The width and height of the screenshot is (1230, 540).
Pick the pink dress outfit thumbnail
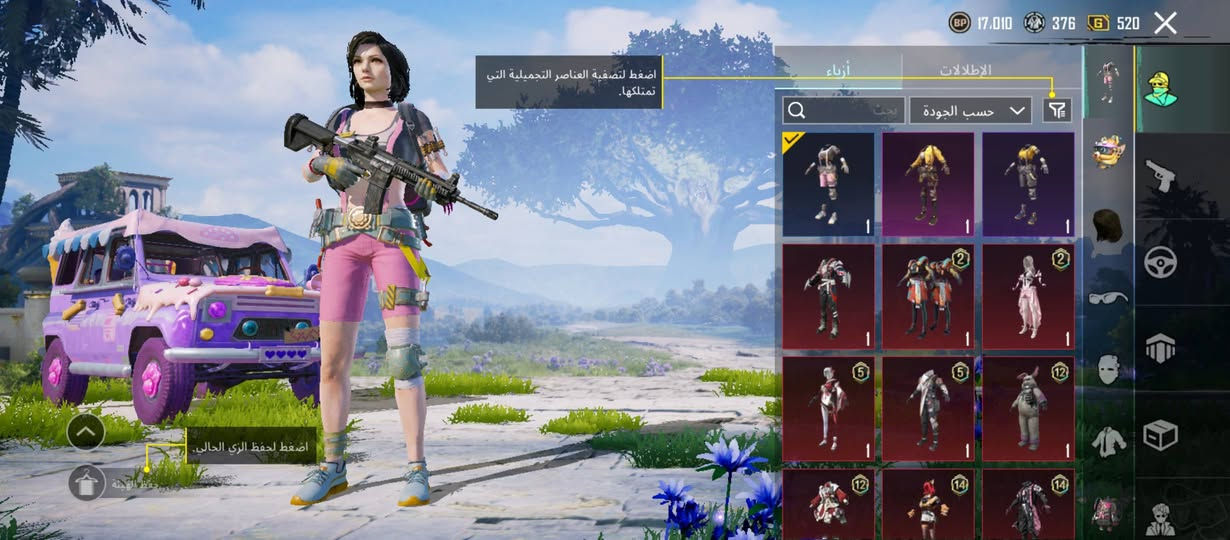(x=1028, y=297)
